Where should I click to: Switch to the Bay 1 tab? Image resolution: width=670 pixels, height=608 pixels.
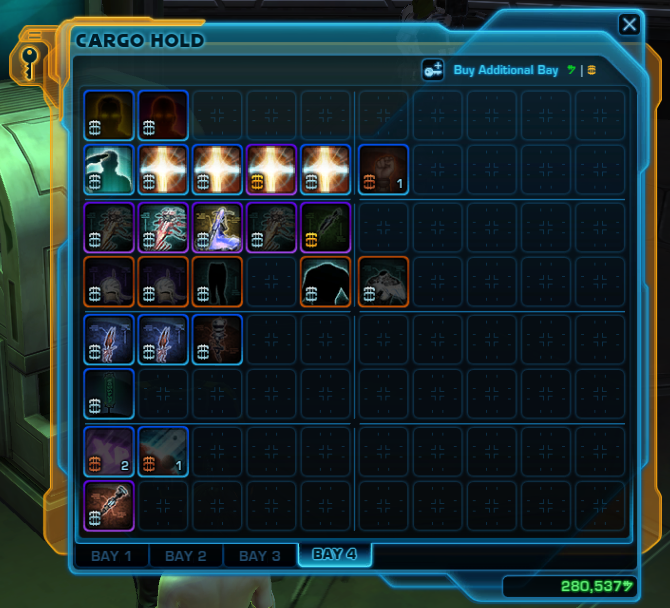coord(111,556)
